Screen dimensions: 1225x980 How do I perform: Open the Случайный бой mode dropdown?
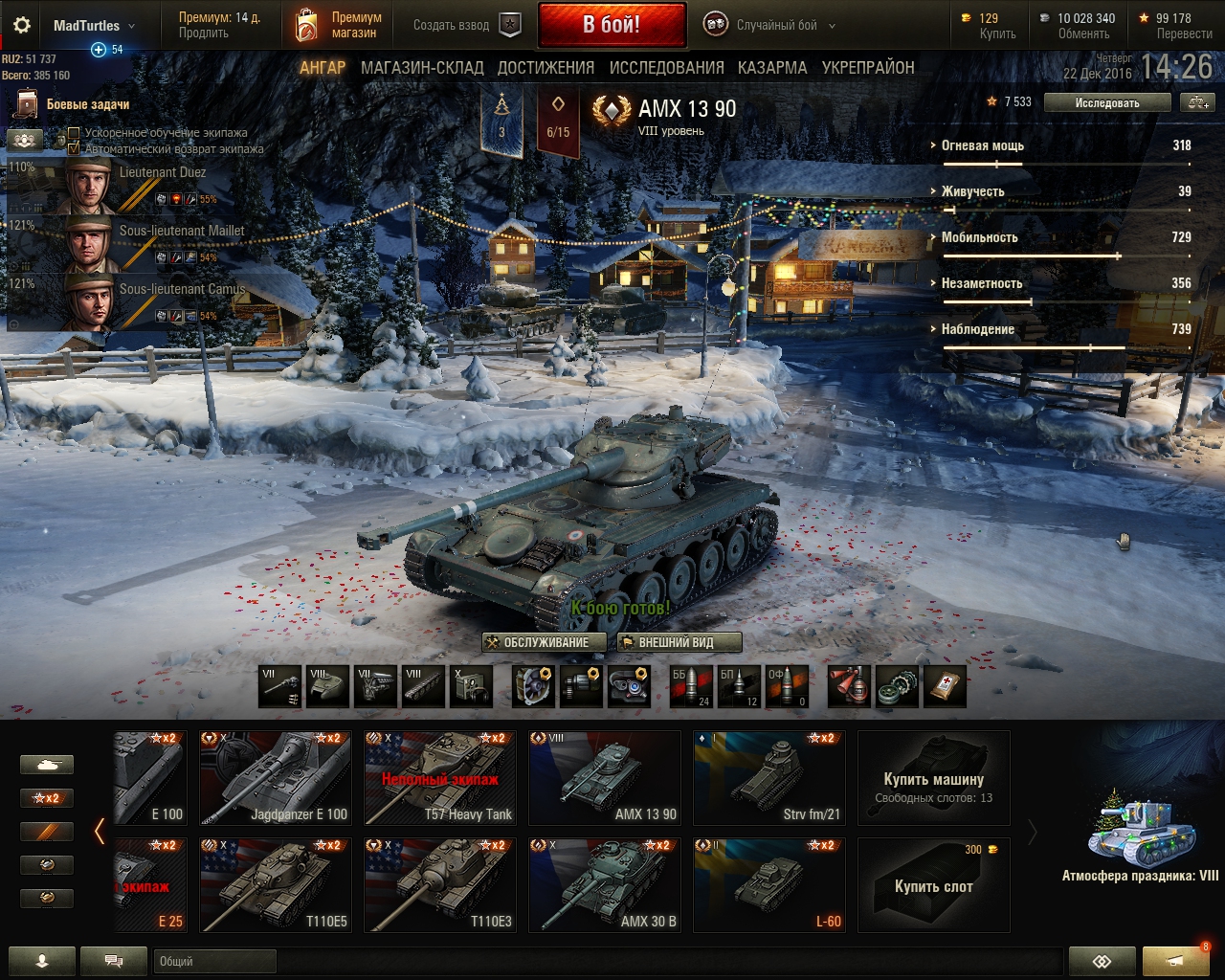pyautogui.click(x=770, y=26)
